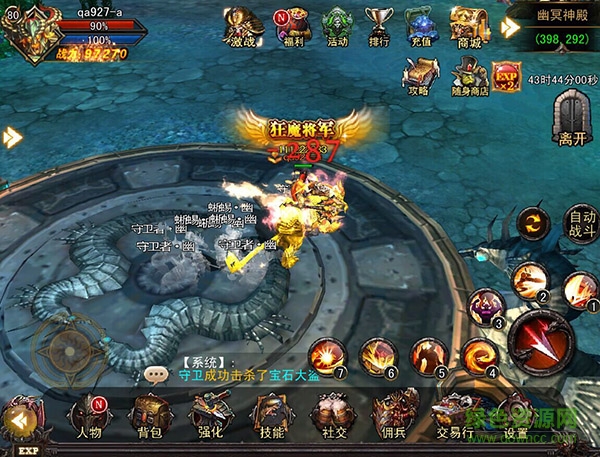
Task: Open the 背包 backpack
Action: (149, 415)
